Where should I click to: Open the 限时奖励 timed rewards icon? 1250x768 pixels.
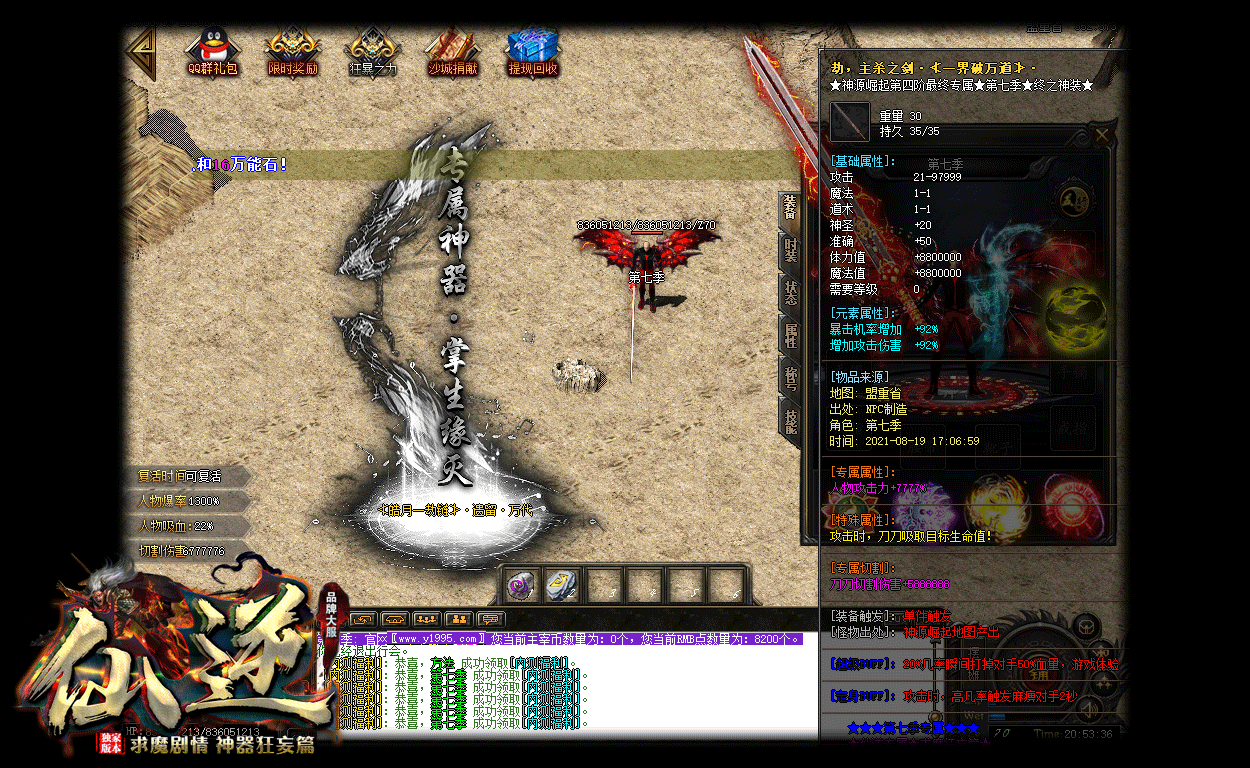pyautogui.click(x=292, y=50)
